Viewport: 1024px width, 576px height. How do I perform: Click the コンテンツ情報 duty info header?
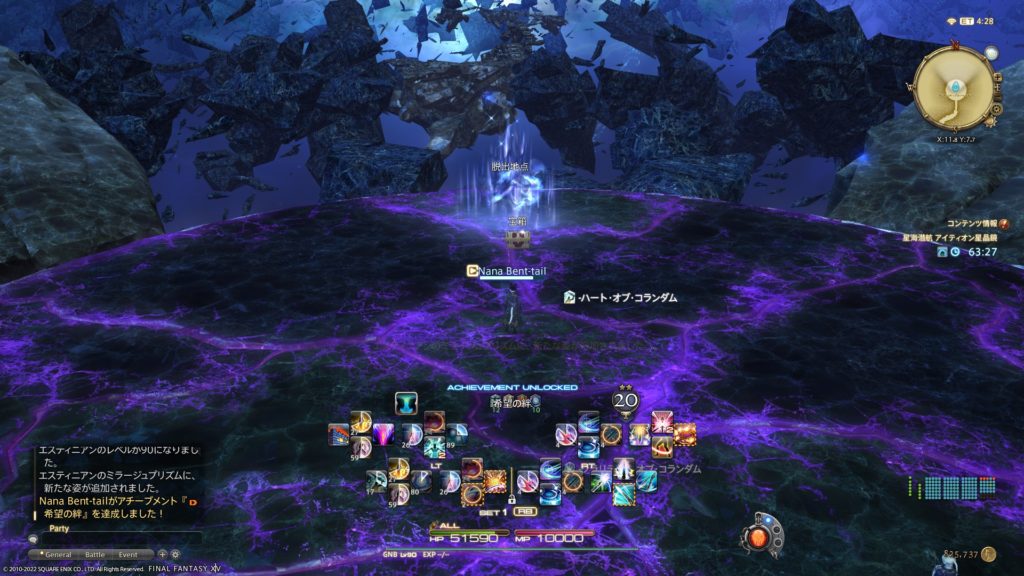971,223
